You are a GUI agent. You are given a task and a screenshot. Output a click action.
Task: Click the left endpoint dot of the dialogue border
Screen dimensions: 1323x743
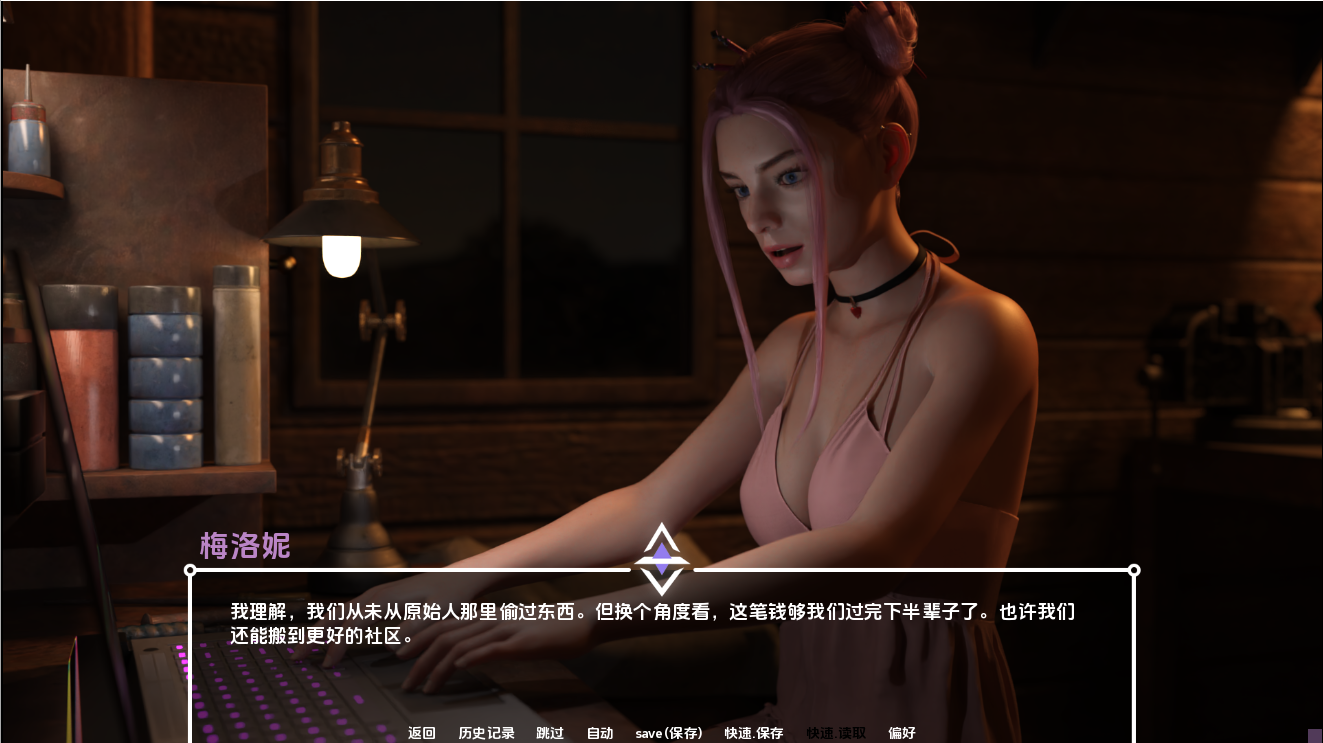click(189, 569)
